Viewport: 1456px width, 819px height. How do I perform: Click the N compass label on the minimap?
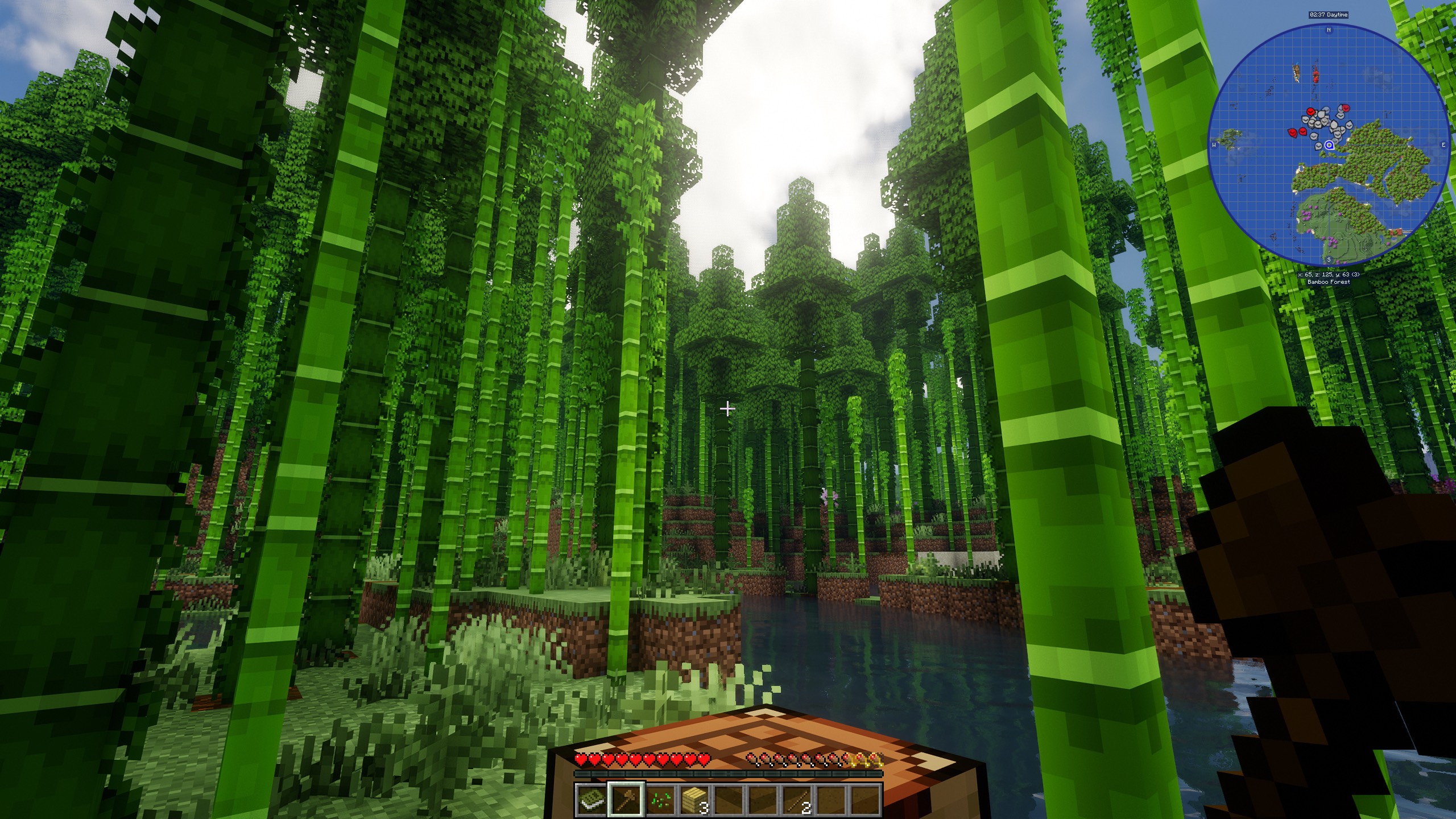tap(1329, 30)
